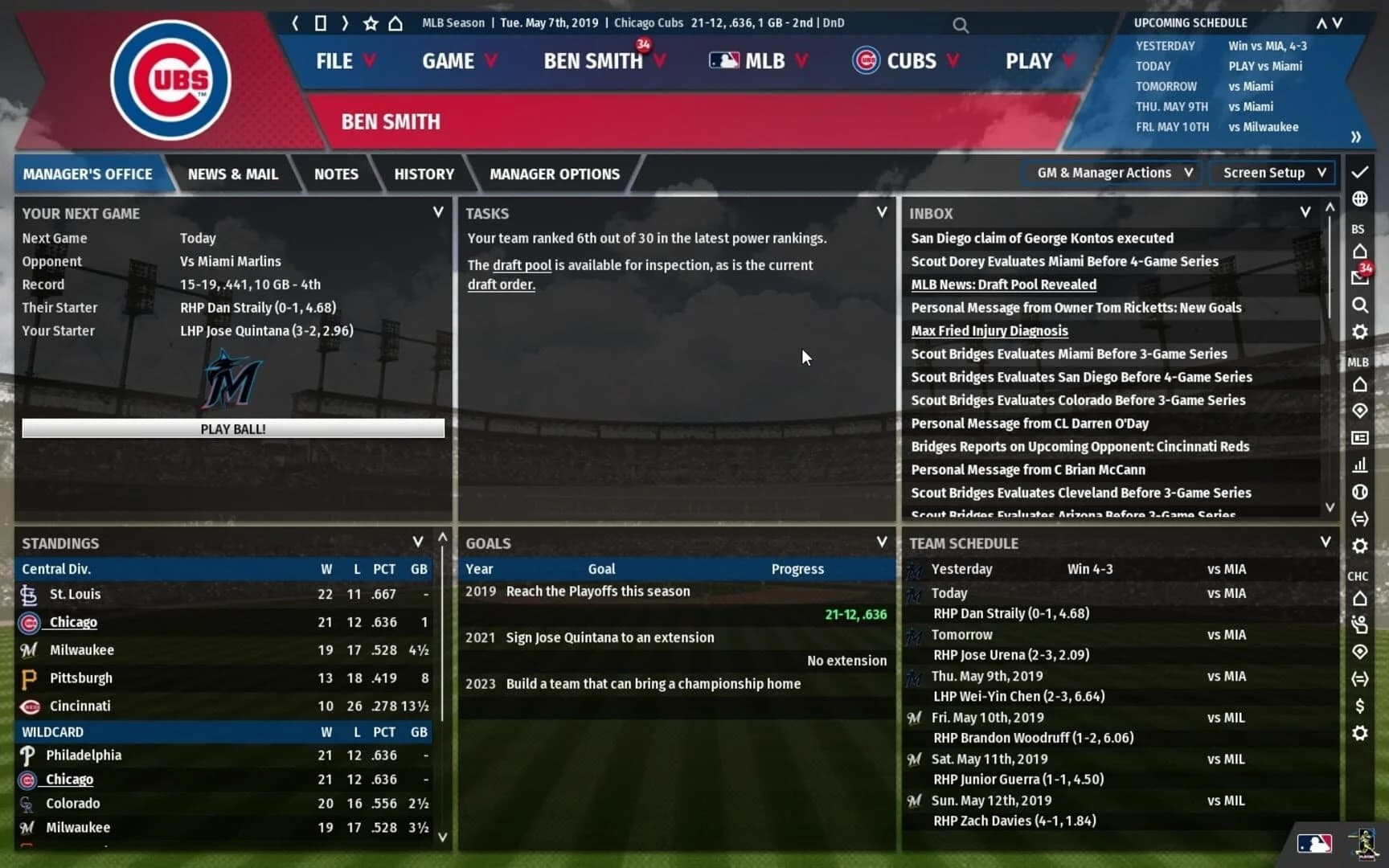Open the league stats chart icon

(1360, 465)
